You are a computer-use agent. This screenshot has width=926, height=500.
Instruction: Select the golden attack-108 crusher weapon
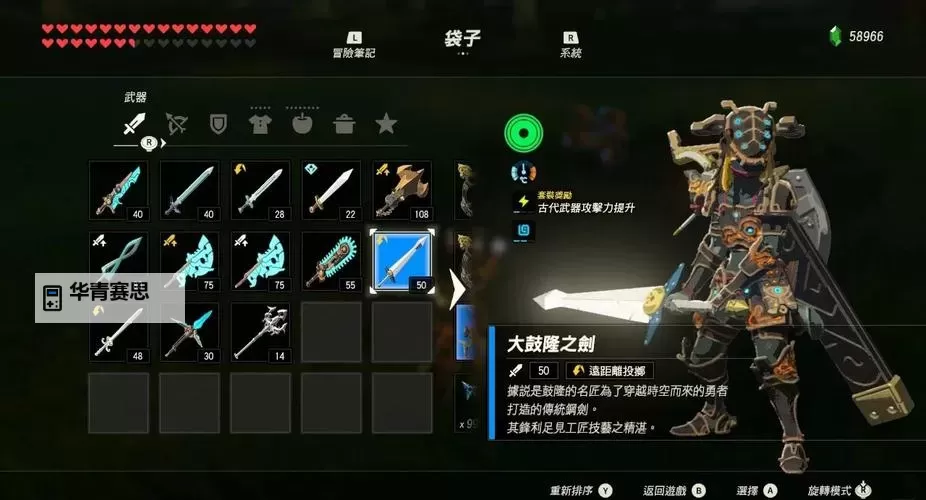(x=402, y=190)
